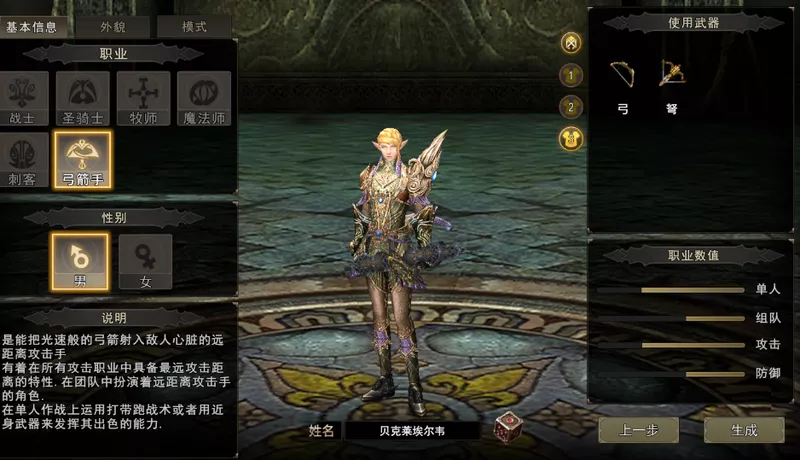The height and width of the screenshot is (460, 800).
Task: Toggle the round helmet preview icon
Action: click(571, 42)
